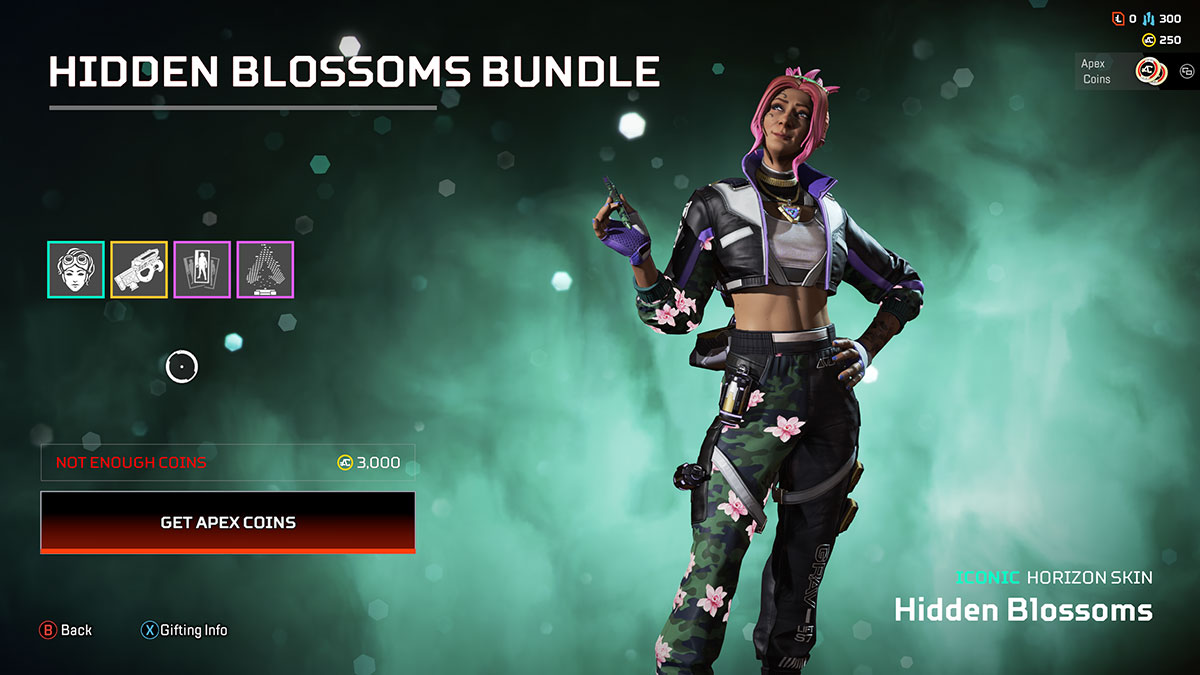Choose the weapon skin bundle item

click(139, 270)
